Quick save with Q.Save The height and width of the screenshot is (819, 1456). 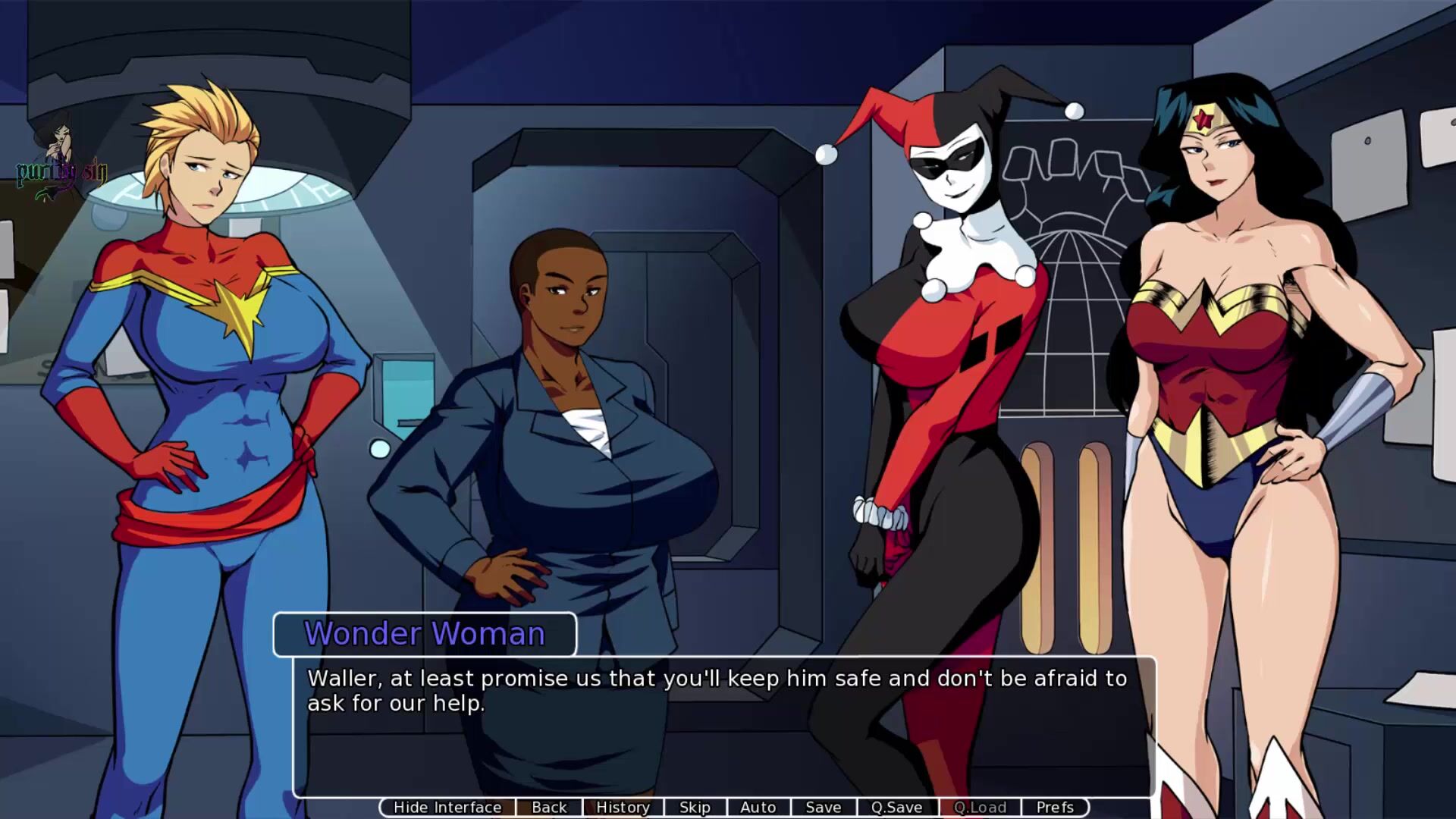point(896,808)
